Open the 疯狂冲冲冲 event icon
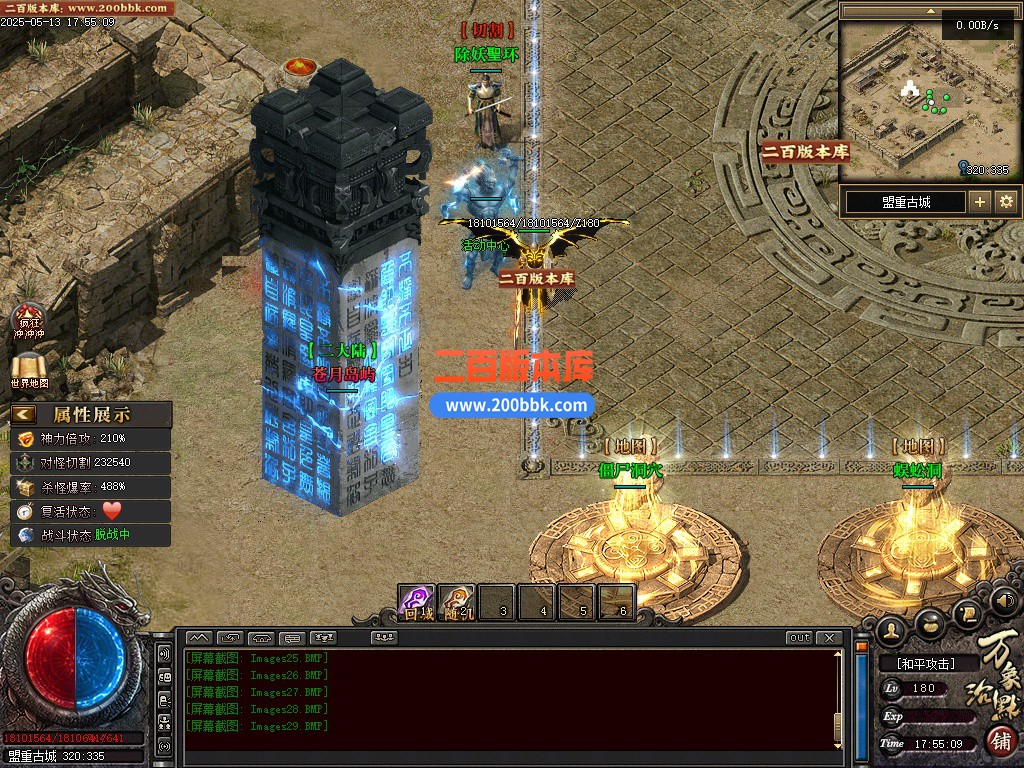 [29, 320]
